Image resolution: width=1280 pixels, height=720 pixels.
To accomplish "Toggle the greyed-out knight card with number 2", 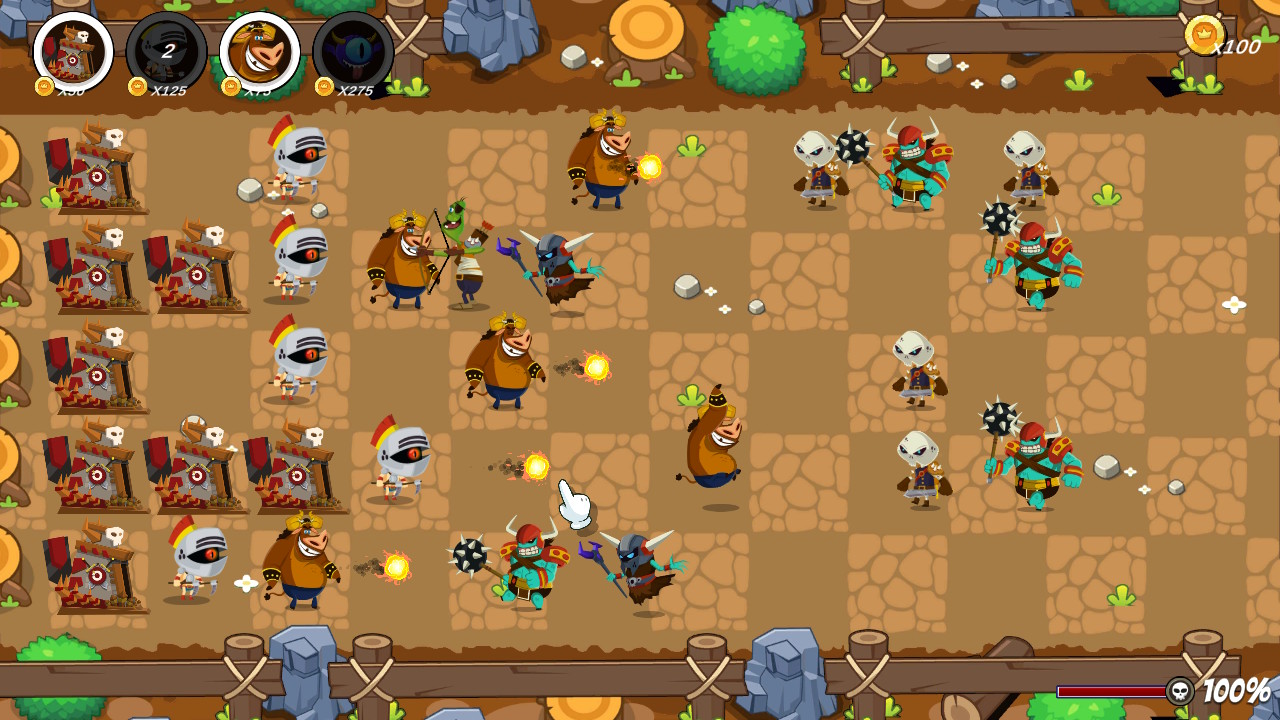I will point(165,52).
